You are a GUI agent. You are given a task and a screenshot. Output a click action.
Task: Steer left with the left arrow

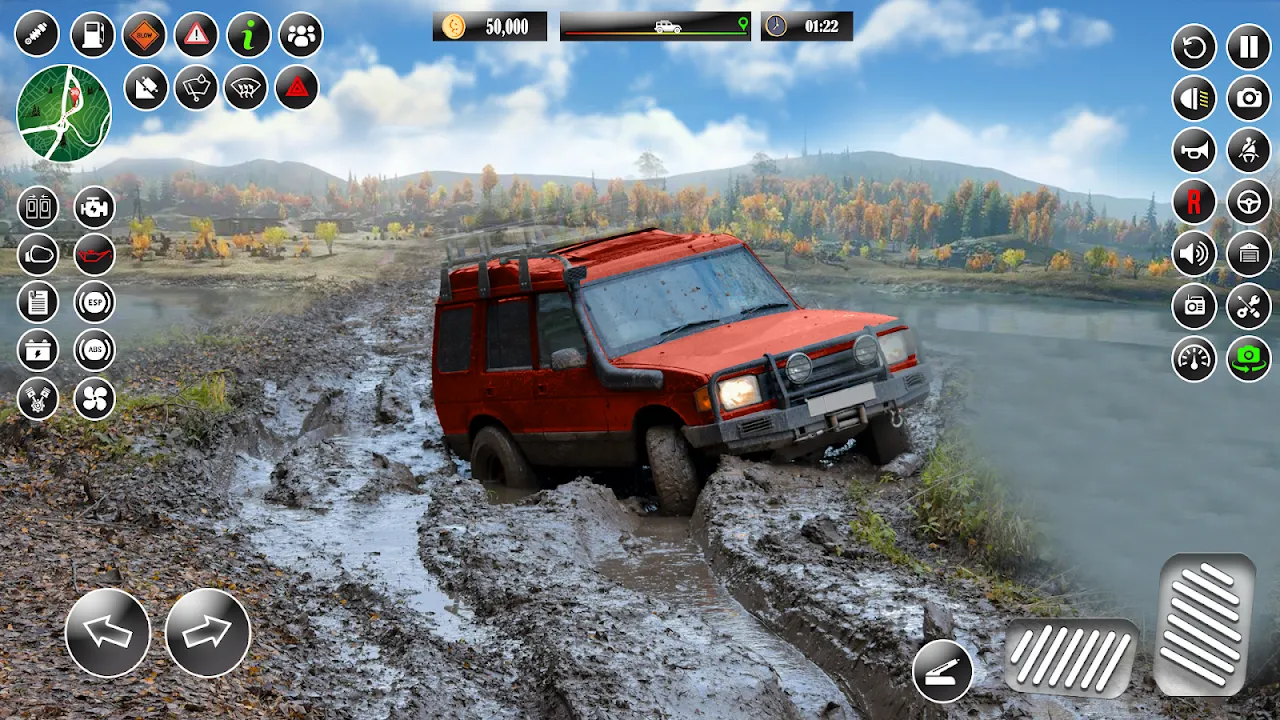pos(108,632)
